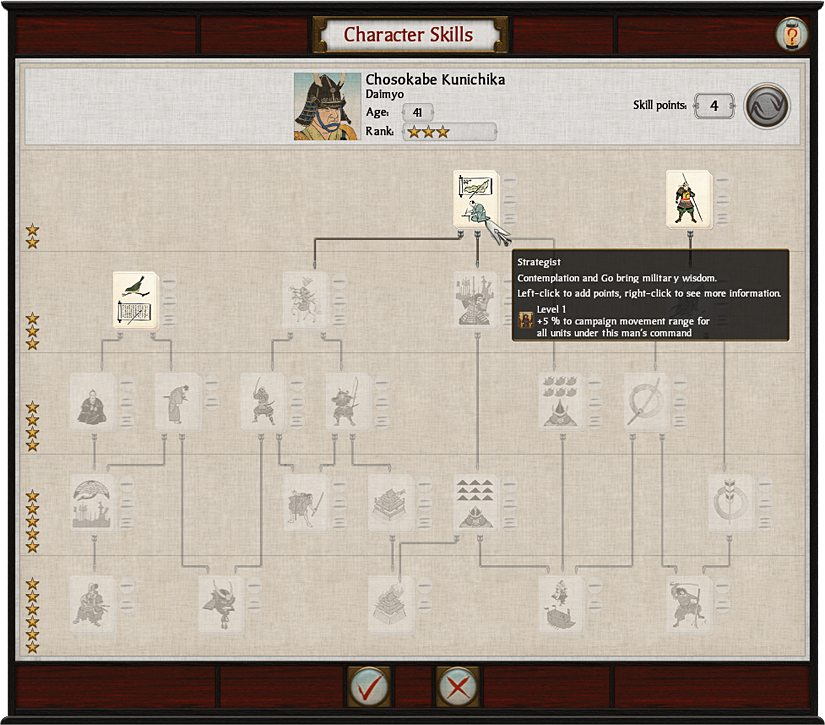Cancel changes with the red X button

[458, 687]
